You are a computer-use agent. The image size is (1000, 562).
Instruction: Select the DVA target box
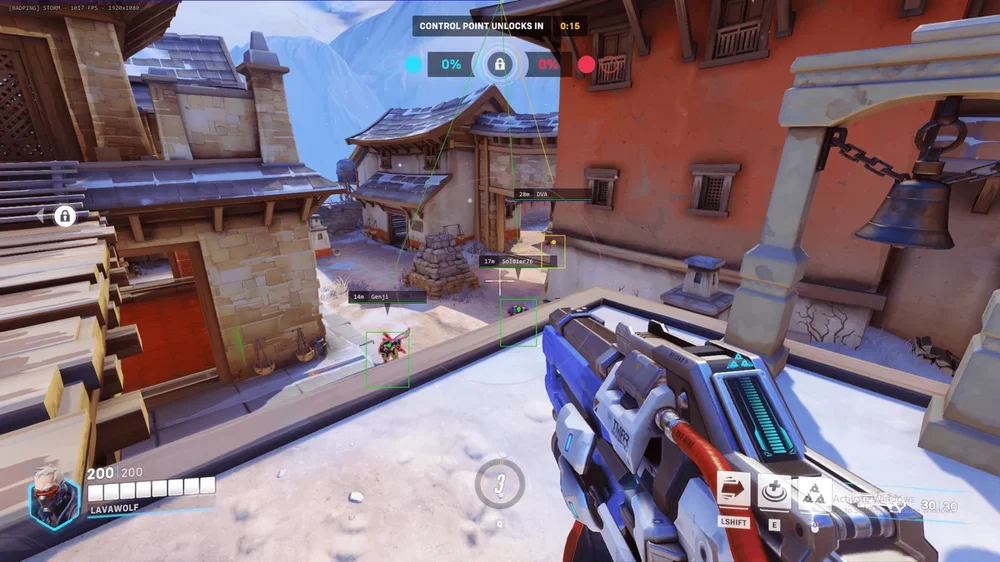click(553, 251)
